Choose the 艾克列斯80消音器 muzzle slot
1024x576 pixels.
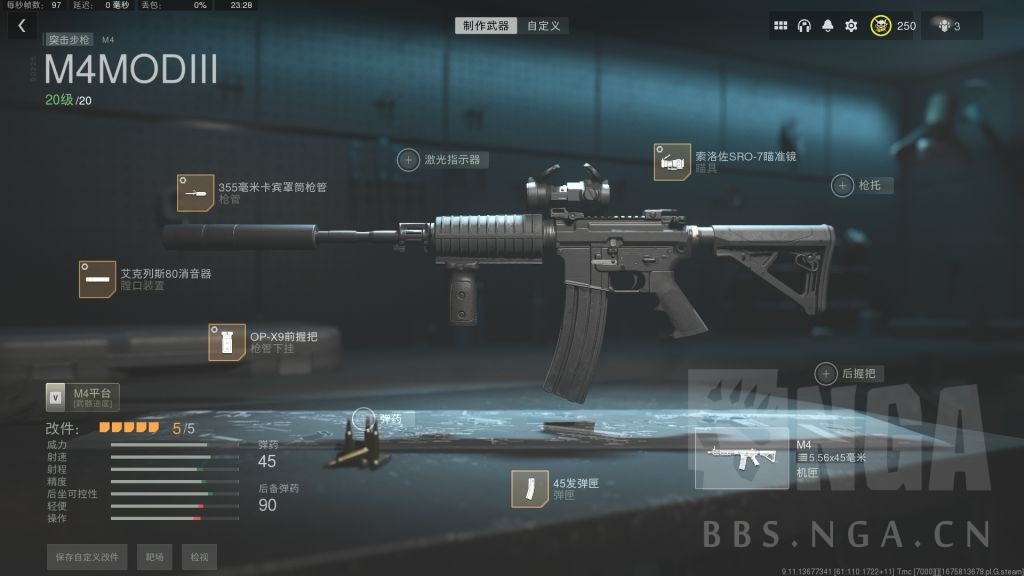[97, 279]
